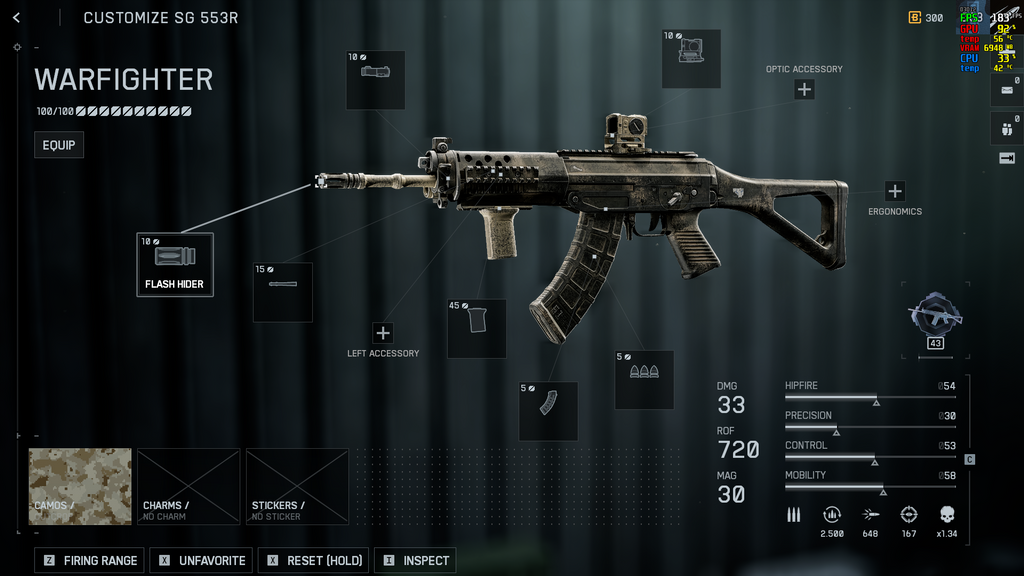This screenshot has height=576, width=1024.
Task: Add an Ergonomics attachment
Action: tap(894, 191)
